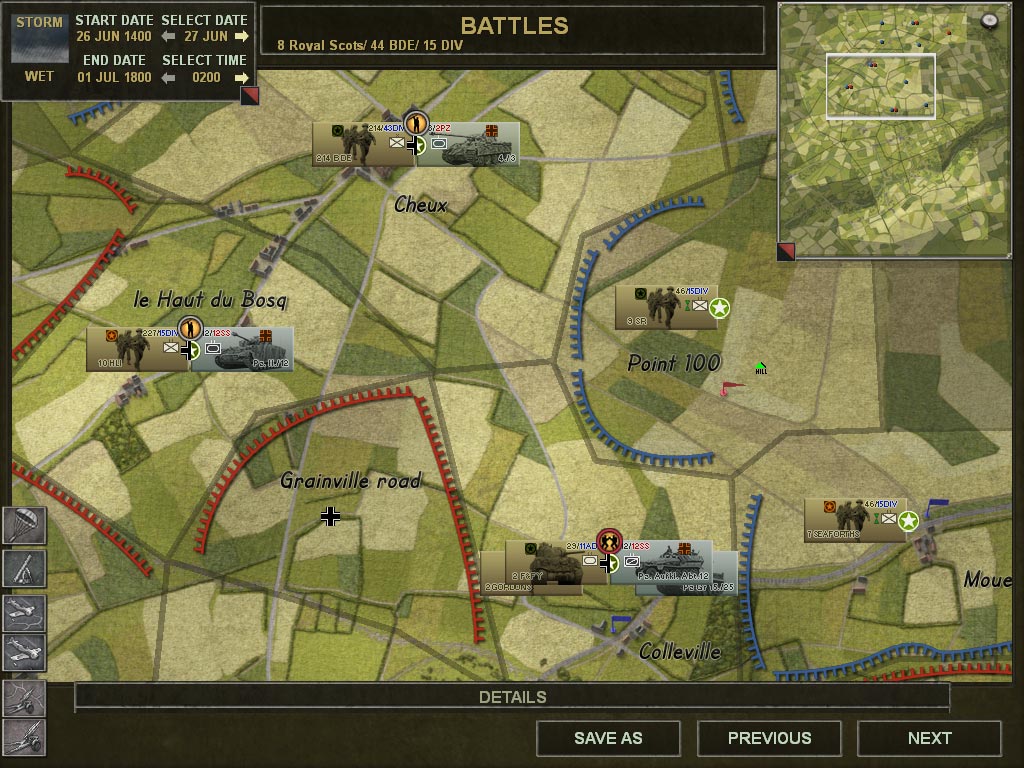Select the German Panther unit counter at Cheux
Image resolution: width=1024 pixels, height=768 pixels.
tap(470, 145)
